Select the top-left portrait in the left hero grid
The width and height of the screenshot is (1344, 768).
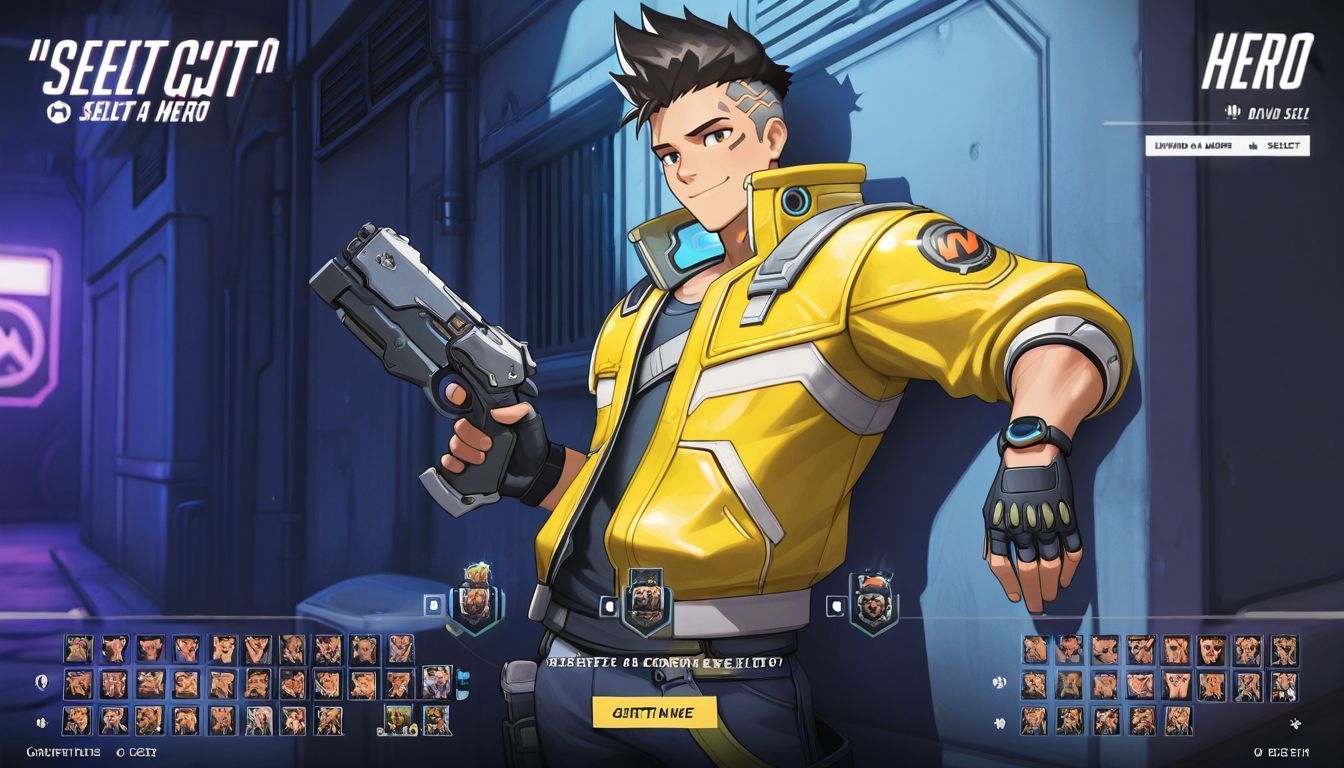(79, 648)
